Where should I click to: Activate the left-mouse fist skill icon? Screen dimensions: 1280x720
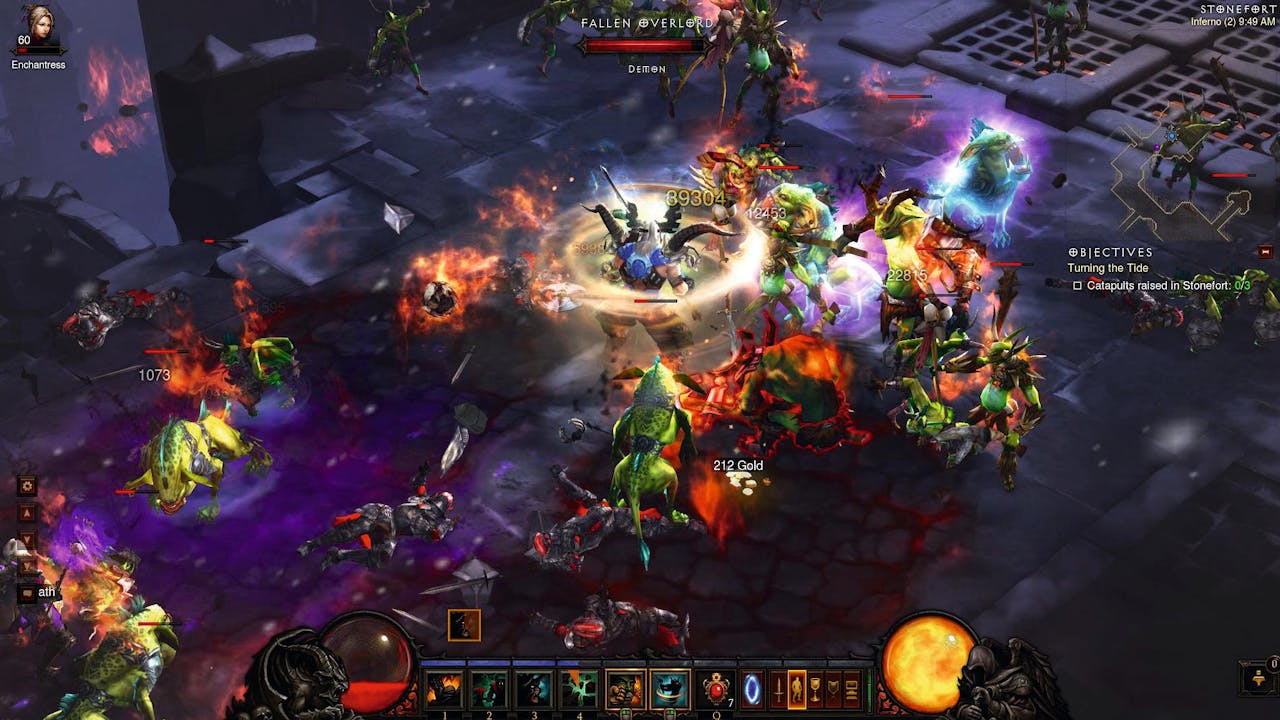click(624, 687)
